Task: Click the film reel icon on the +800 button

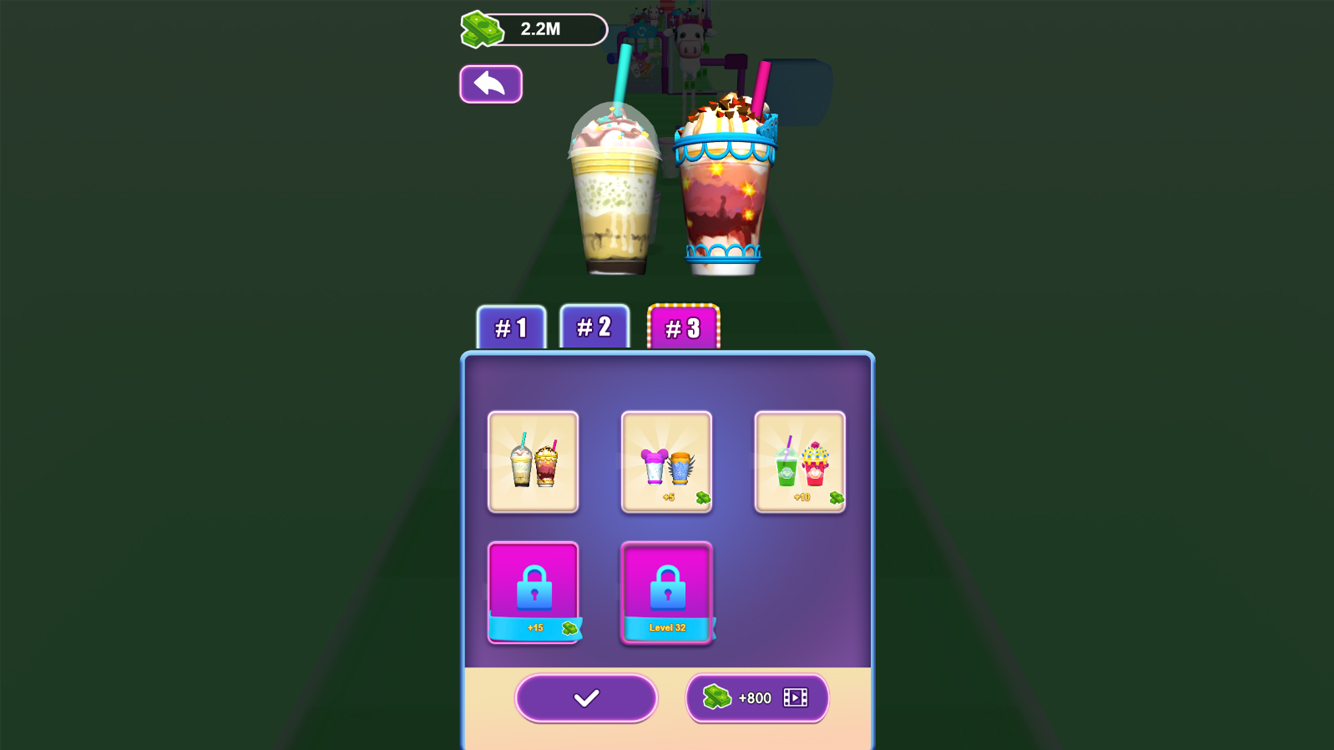Action: 797,698
